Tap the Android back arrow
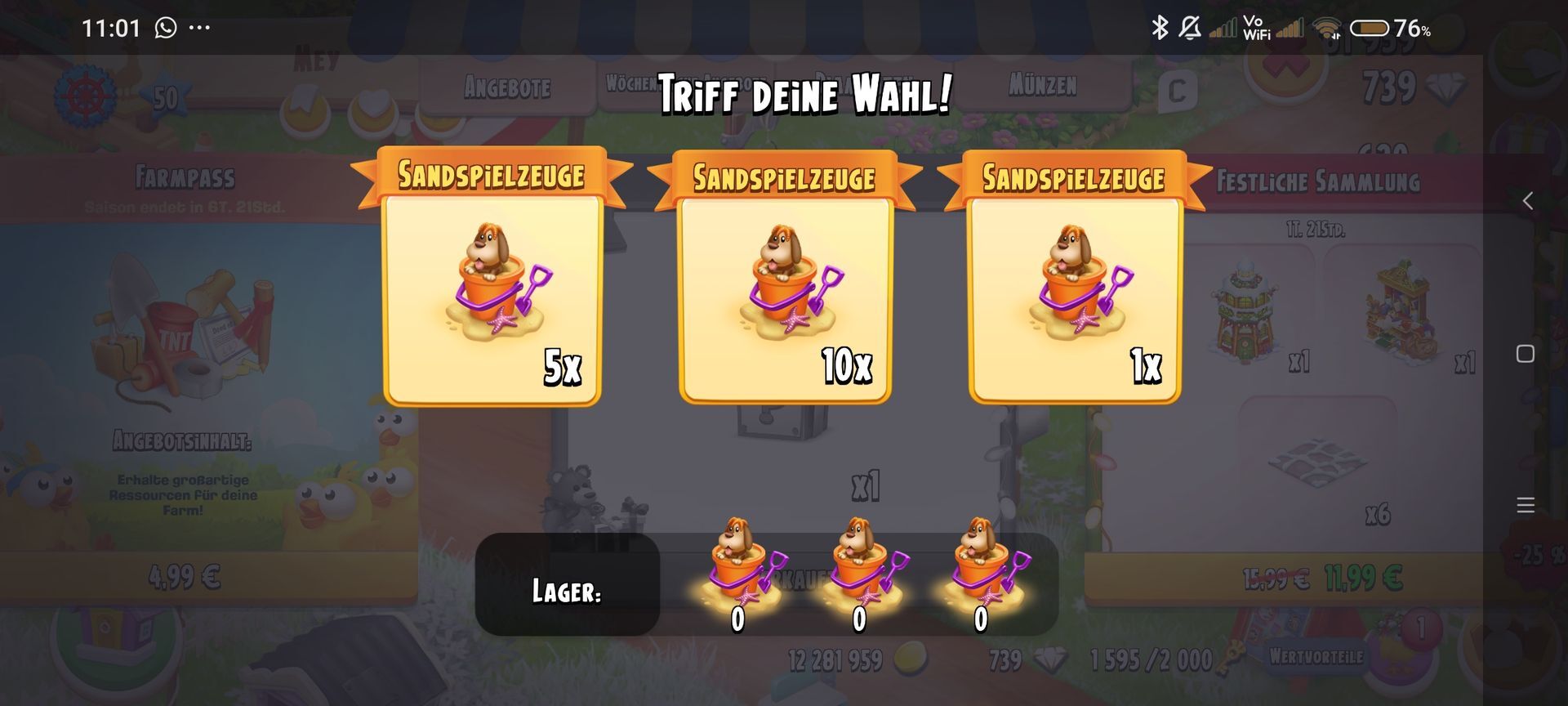 pos(1527,201)
